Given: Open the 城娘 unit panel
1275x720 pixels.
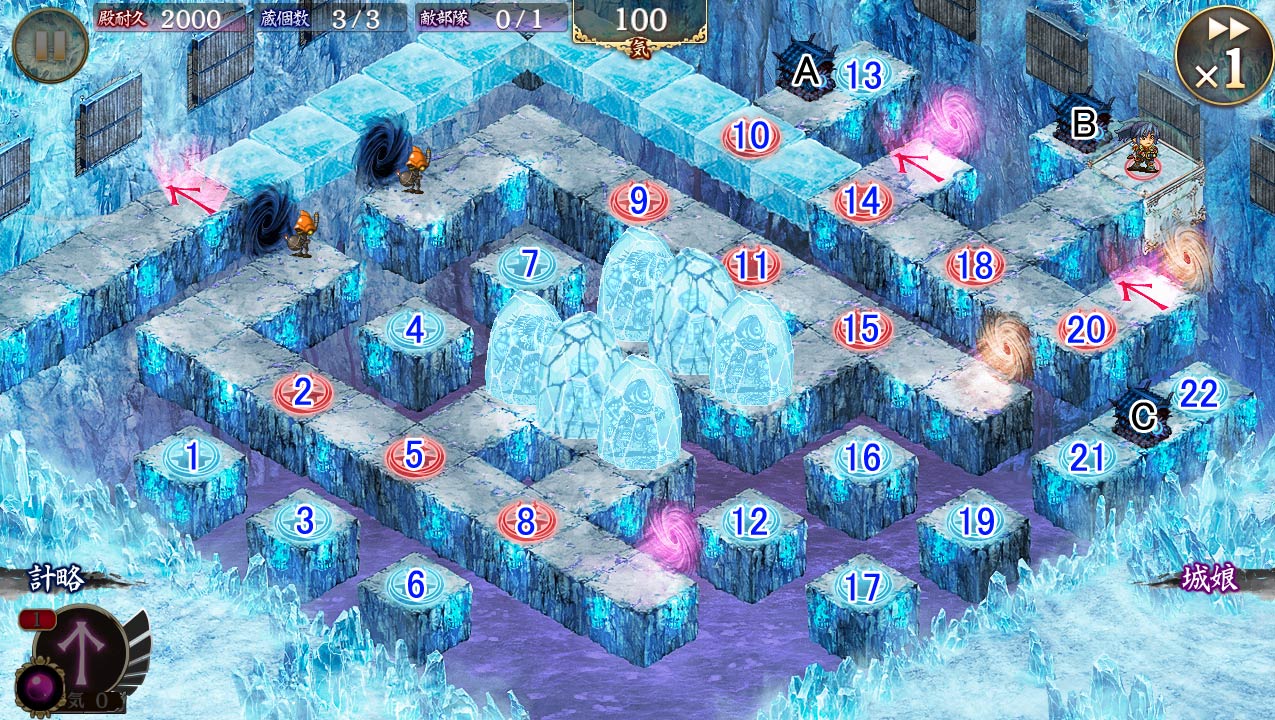Looking at the screenshot, I should tap(1210, 580).
